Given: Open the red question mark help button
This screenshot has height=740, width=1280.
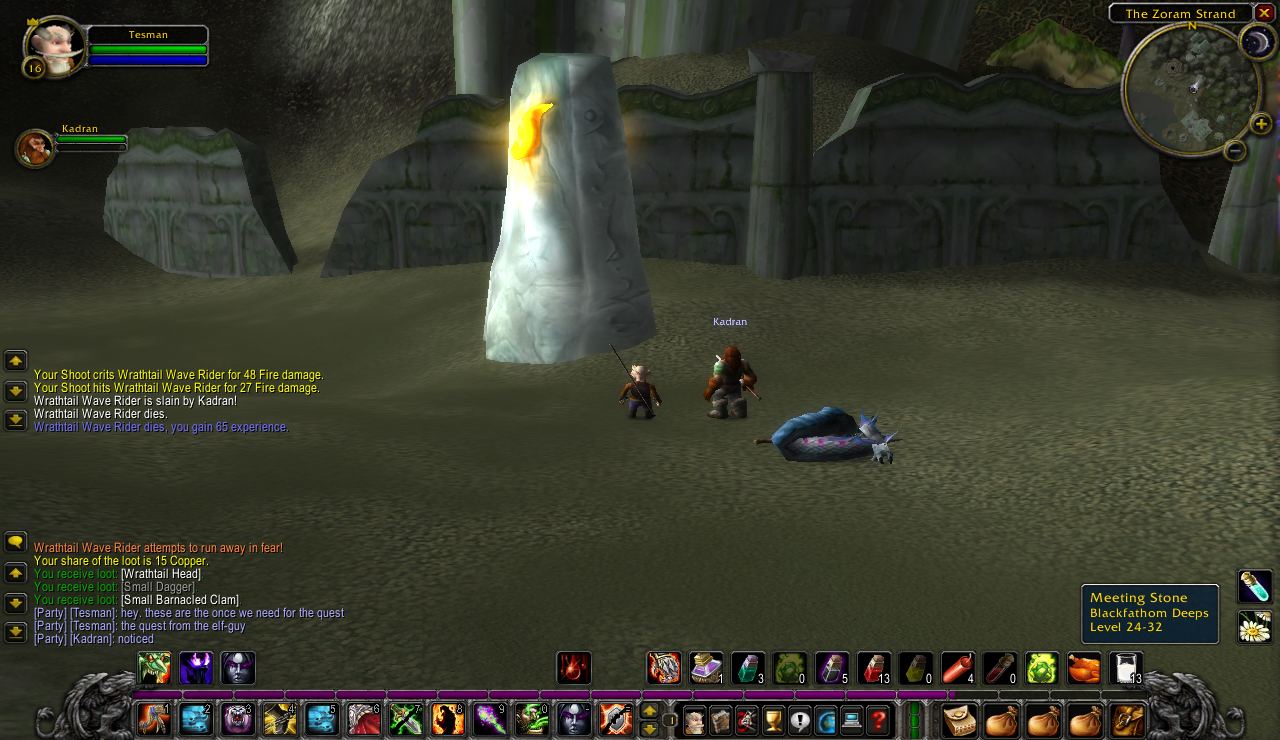Looking at the screenshot, I should coord(877,720).
